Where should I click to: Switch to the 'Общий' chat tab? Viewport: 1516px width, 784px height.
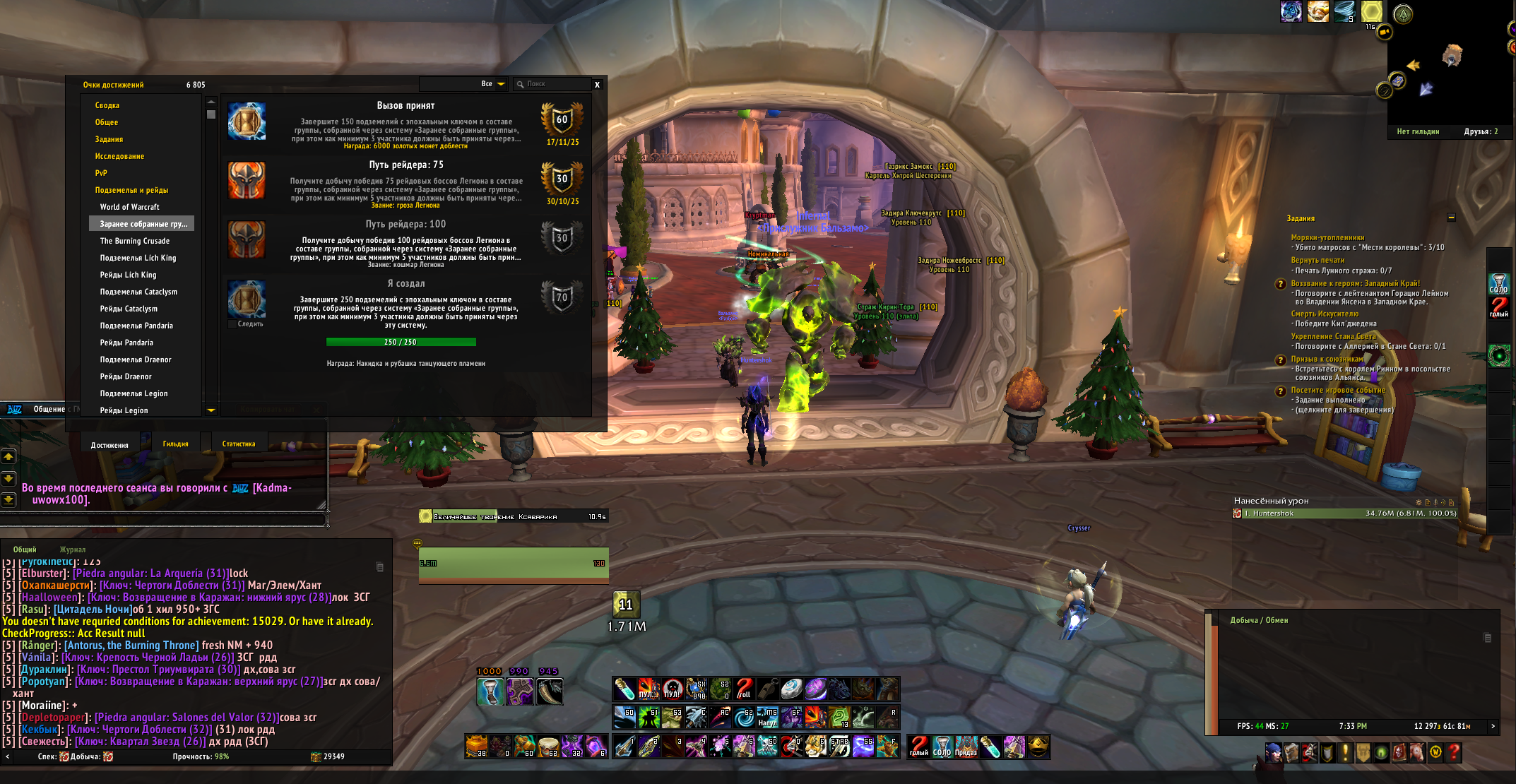click(x=25, y=550)
